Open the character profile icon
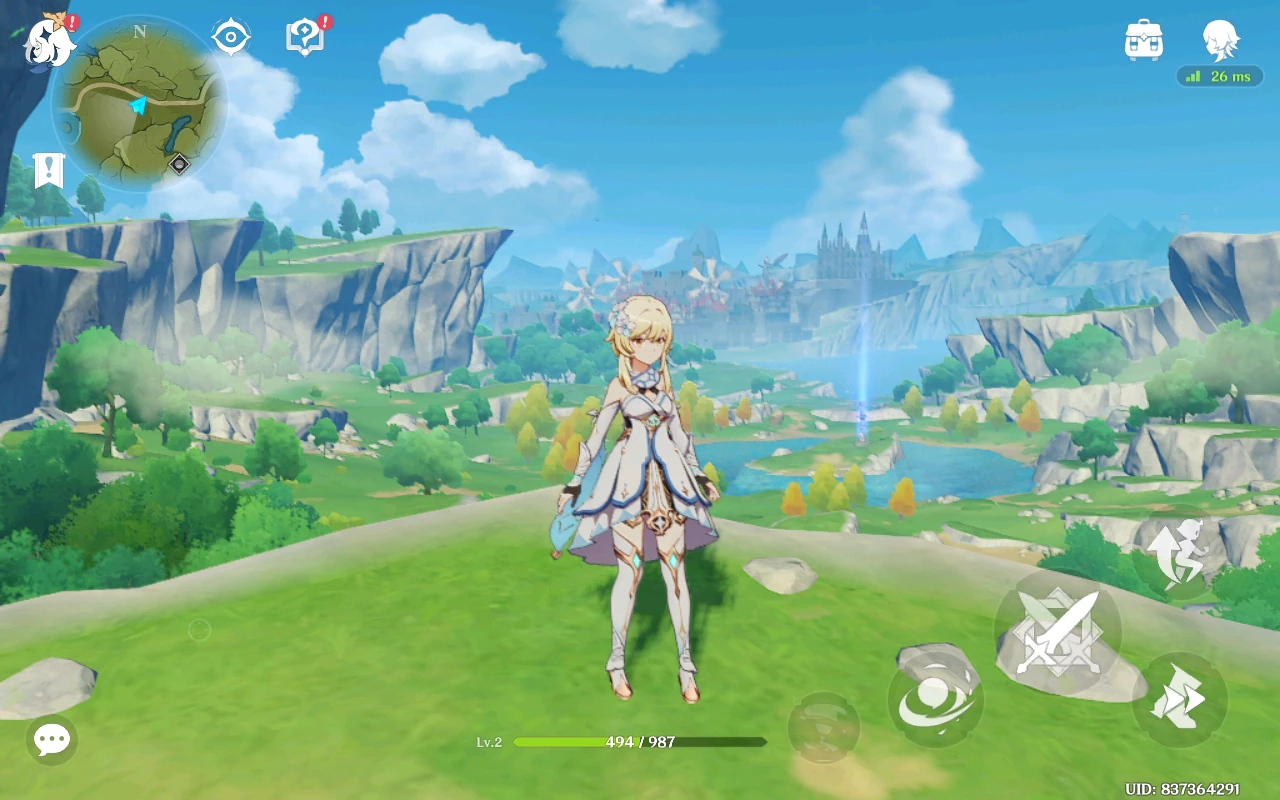The width and height of the screenshot is (1280, 800). click(1220, 40)
